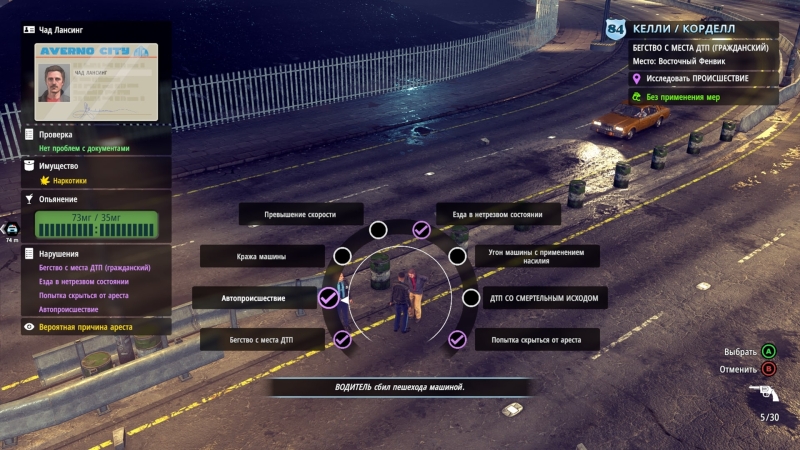
Task: Click the "Наркотики" item in possessions
Action: [x=70, y=181]
